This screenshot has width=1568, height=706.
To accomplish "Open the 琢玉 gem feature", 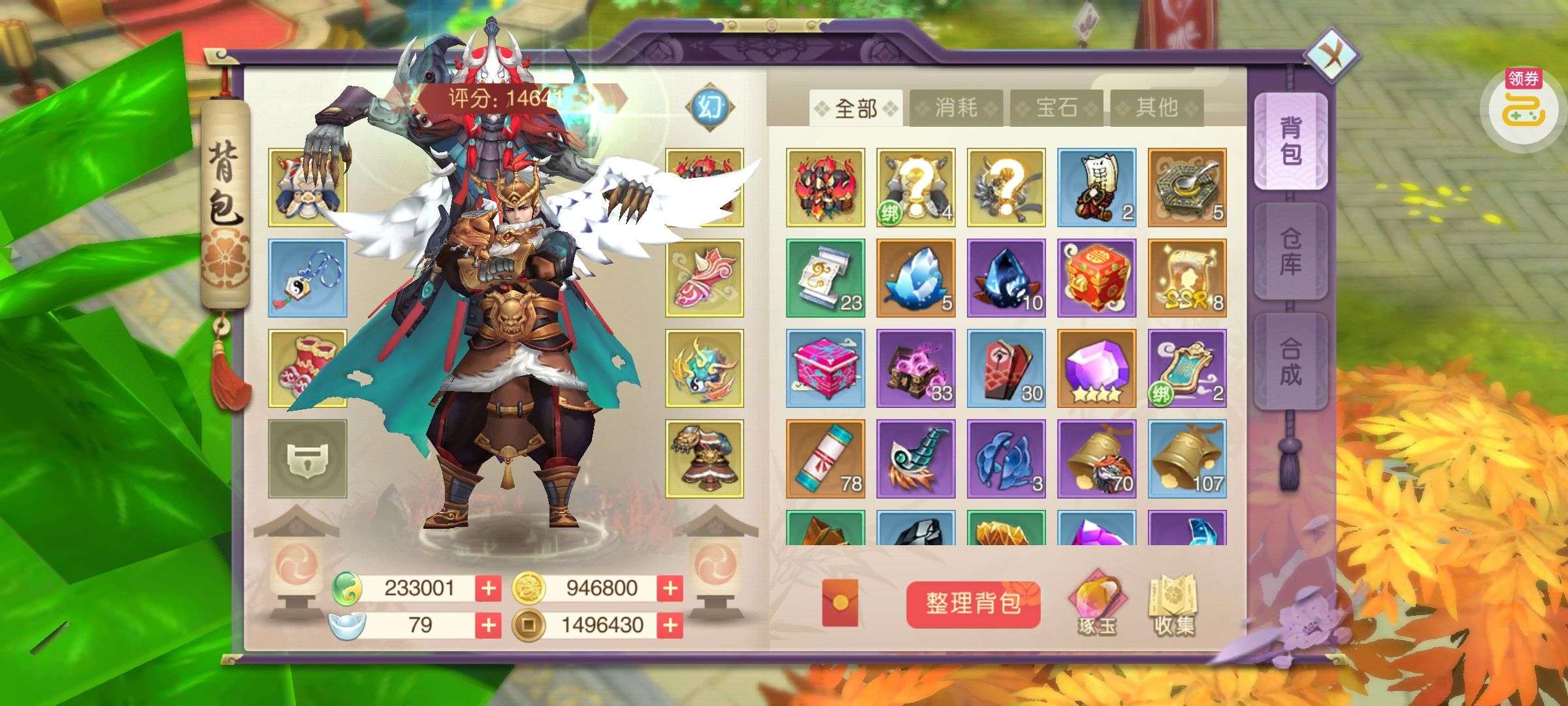I will click(1098, 603).
